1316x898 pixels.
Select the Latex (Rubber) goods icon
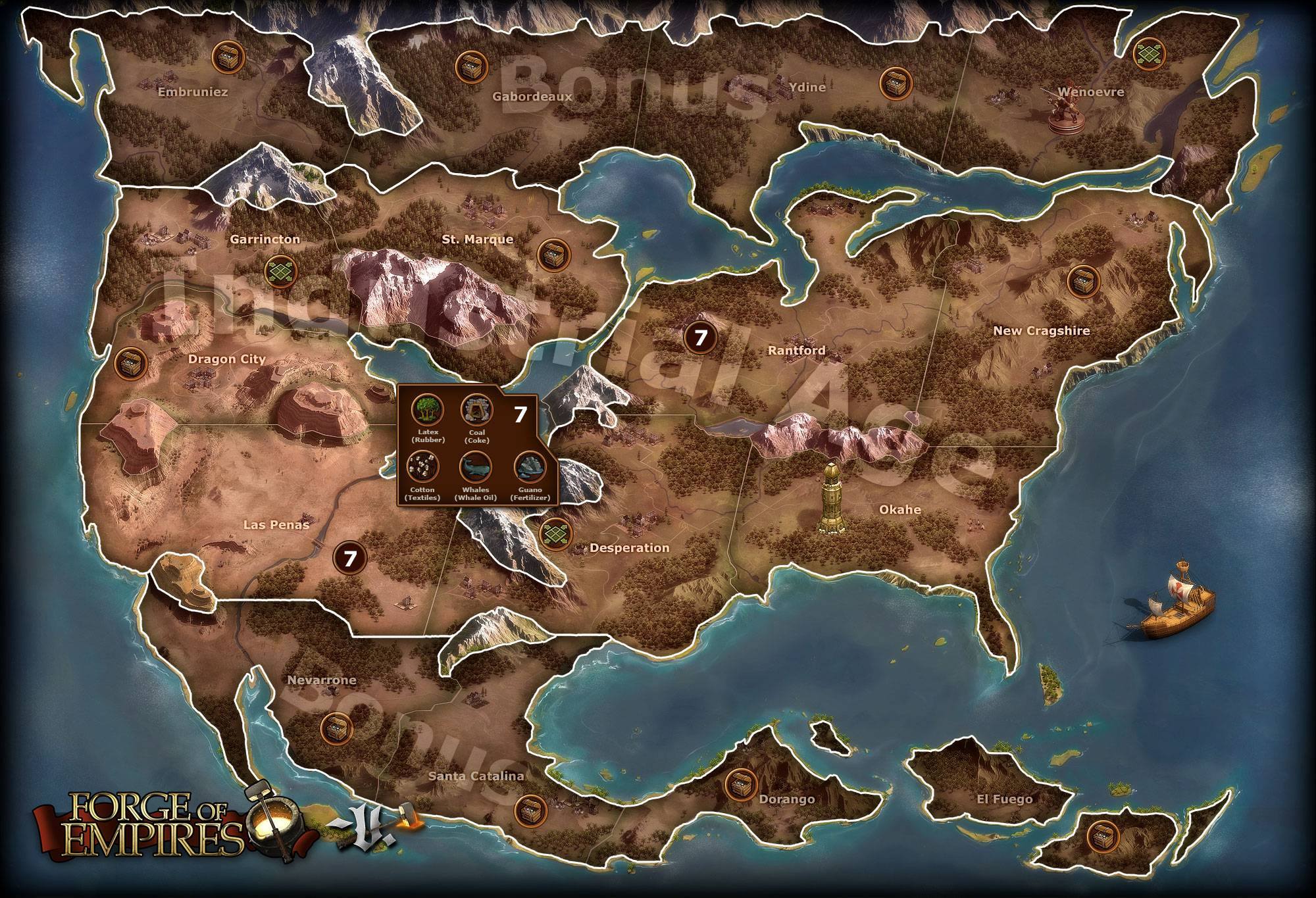pos(424,409)
